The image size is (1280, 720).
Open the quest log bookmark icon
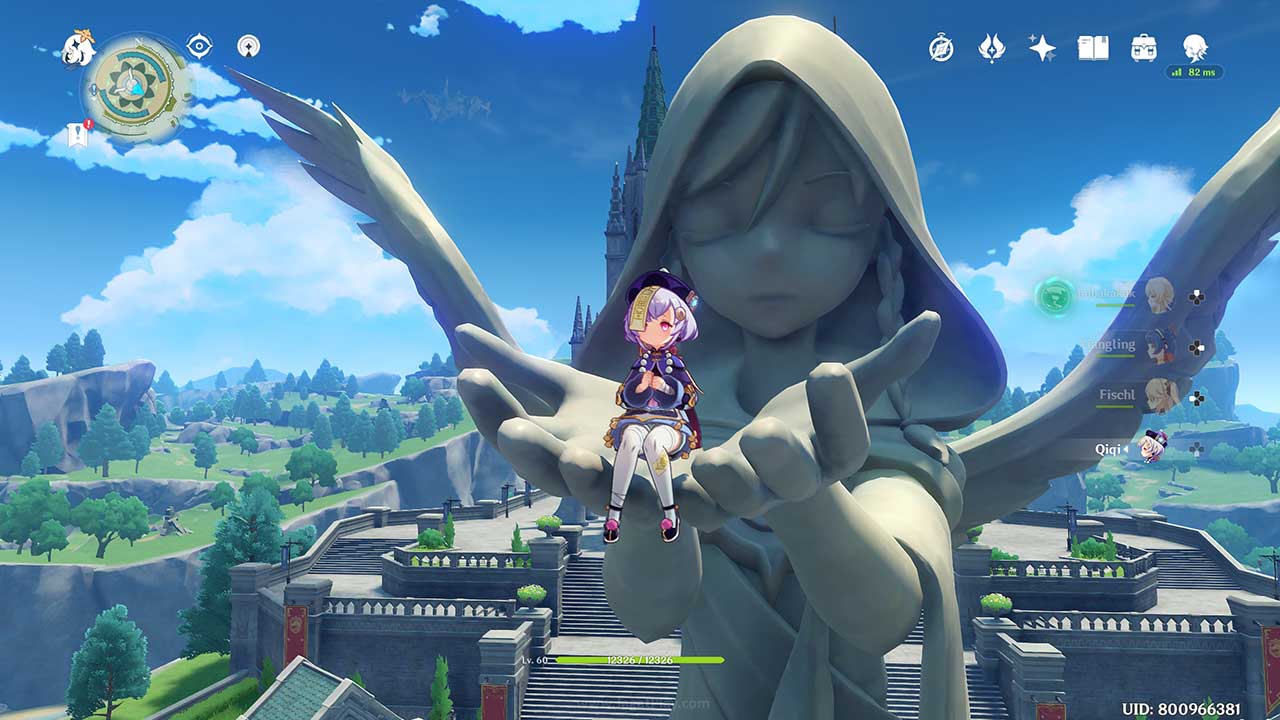click(79, 136)
